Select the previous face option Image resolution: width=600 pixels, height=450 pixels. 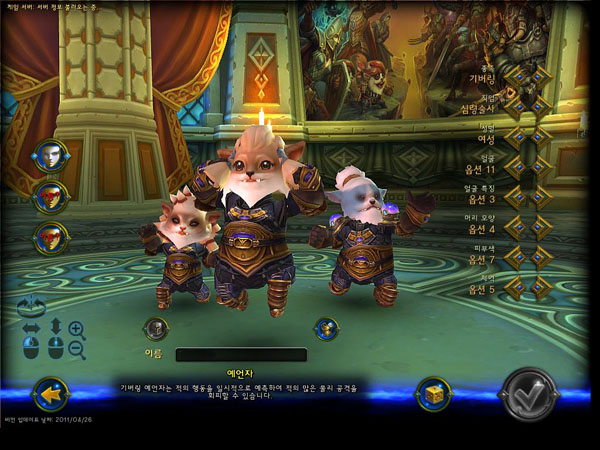click(516, 167)
